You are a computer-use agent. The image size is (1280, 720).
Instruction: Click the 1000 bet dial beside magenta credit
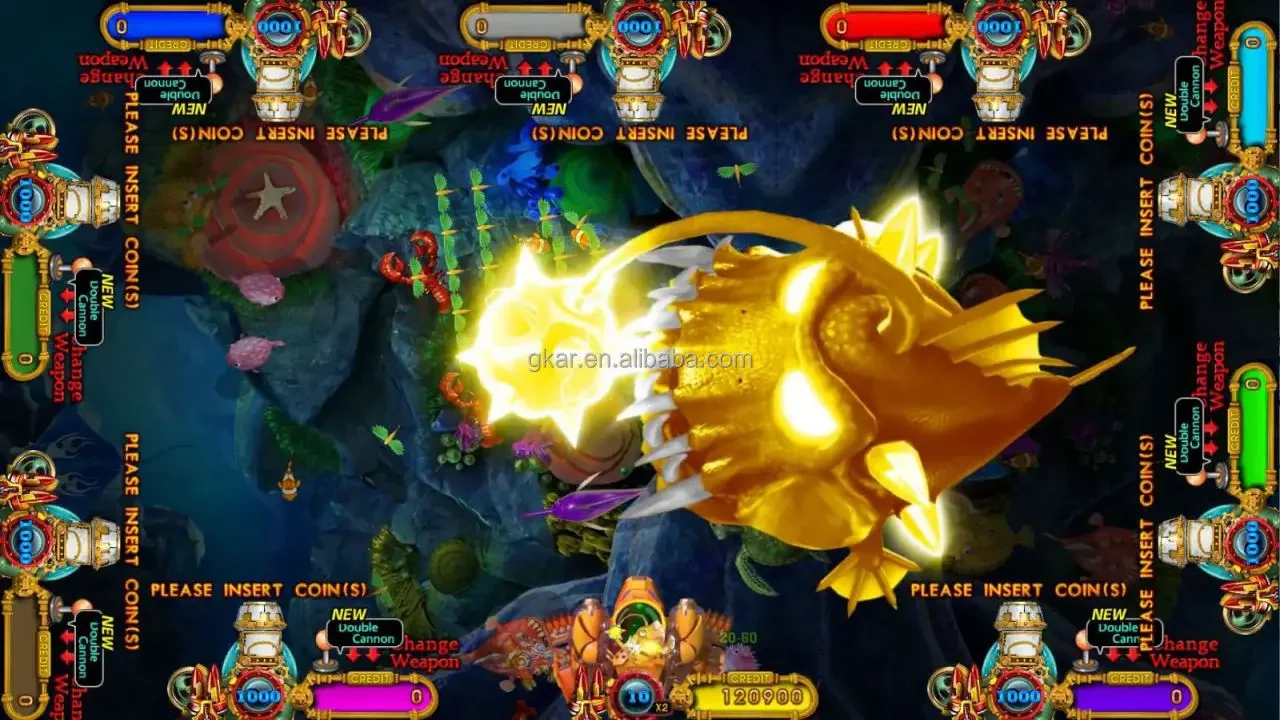pyautogui.click(x=260, y=693)
